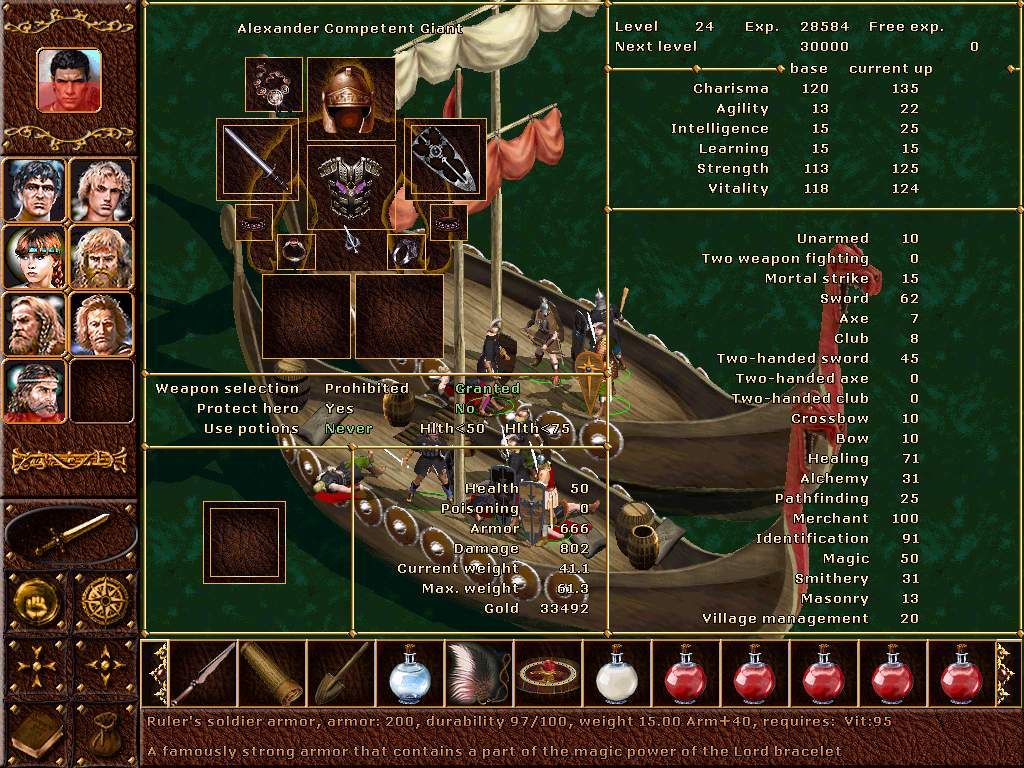
Task: Select the shovel in the inventory bar
Action: [x=341, y=674]
